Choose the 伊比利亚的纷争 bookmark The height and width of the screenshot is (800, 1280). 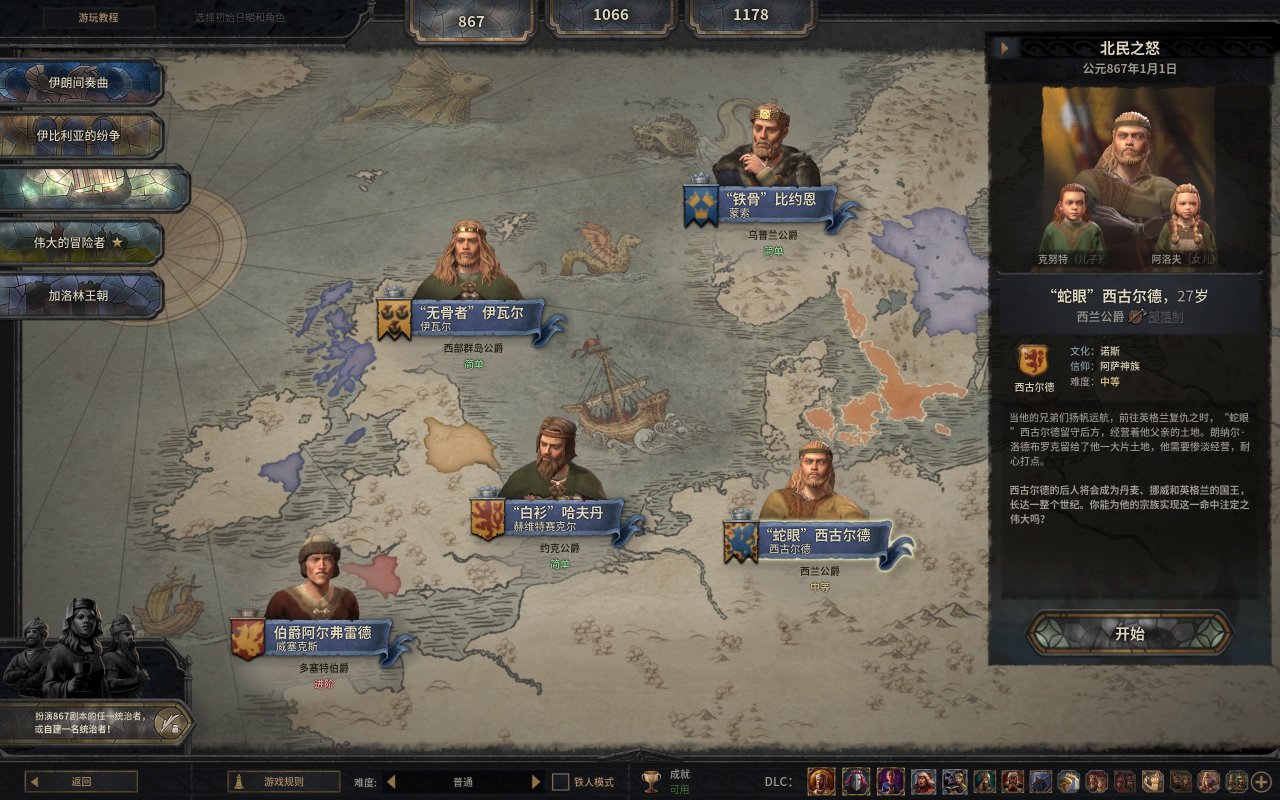80,135
